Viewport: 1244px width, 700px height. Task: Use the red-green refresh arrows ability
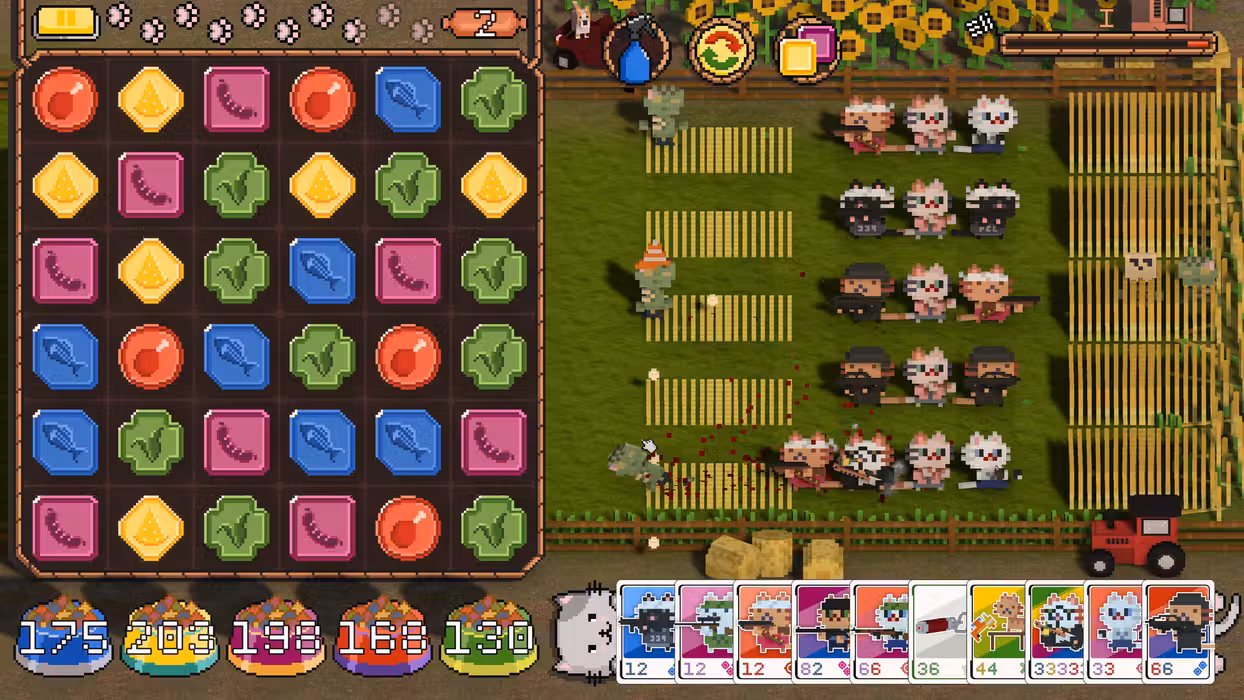click(720, 52)
